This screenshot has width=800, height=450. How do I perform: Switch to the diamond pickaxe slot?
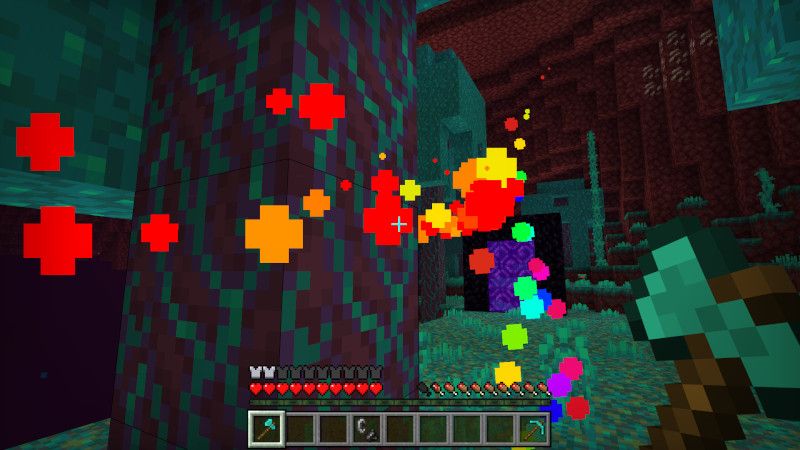(x=531, y=429)
